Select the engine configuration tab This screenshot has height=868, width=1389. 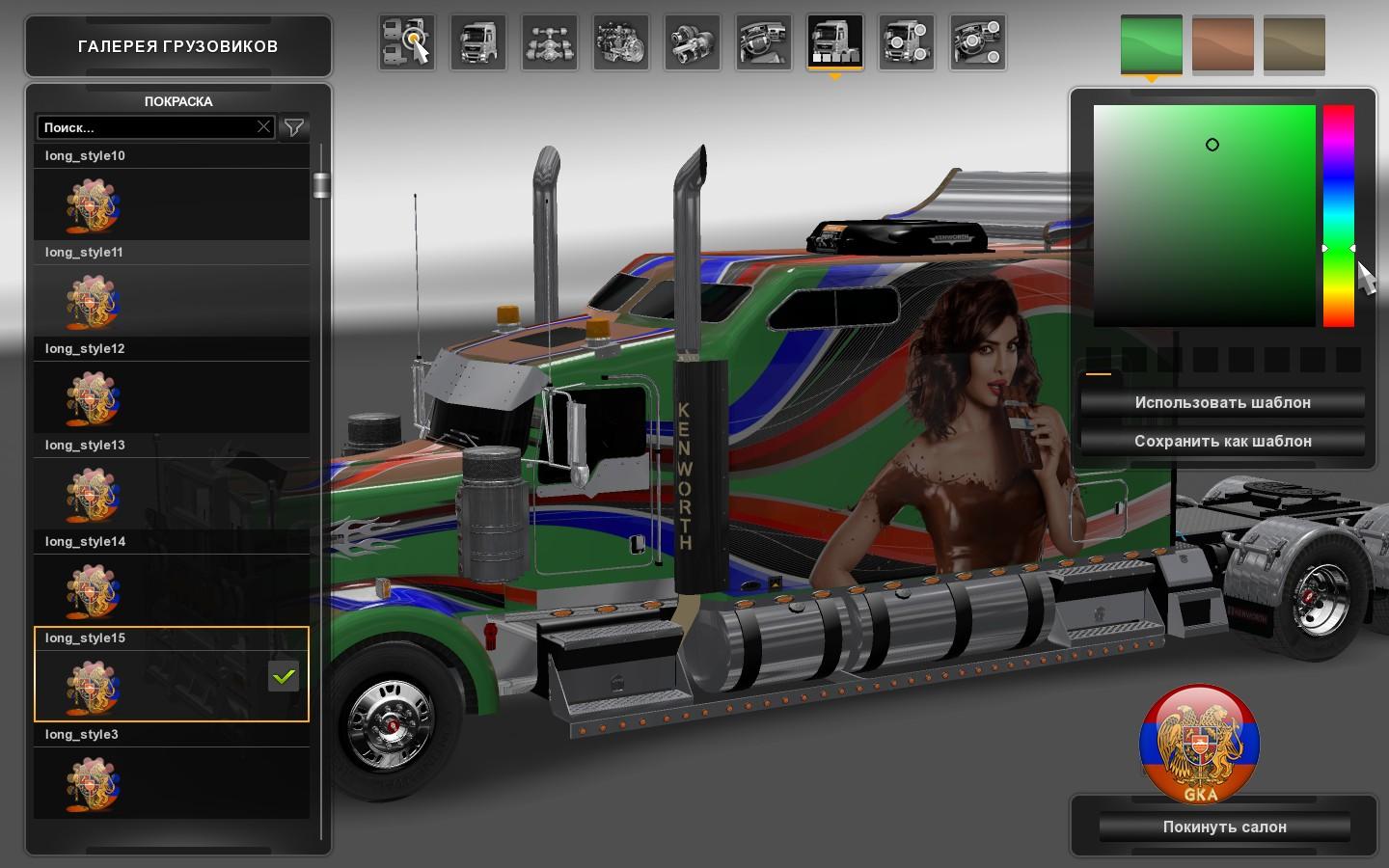pos(620,42)
